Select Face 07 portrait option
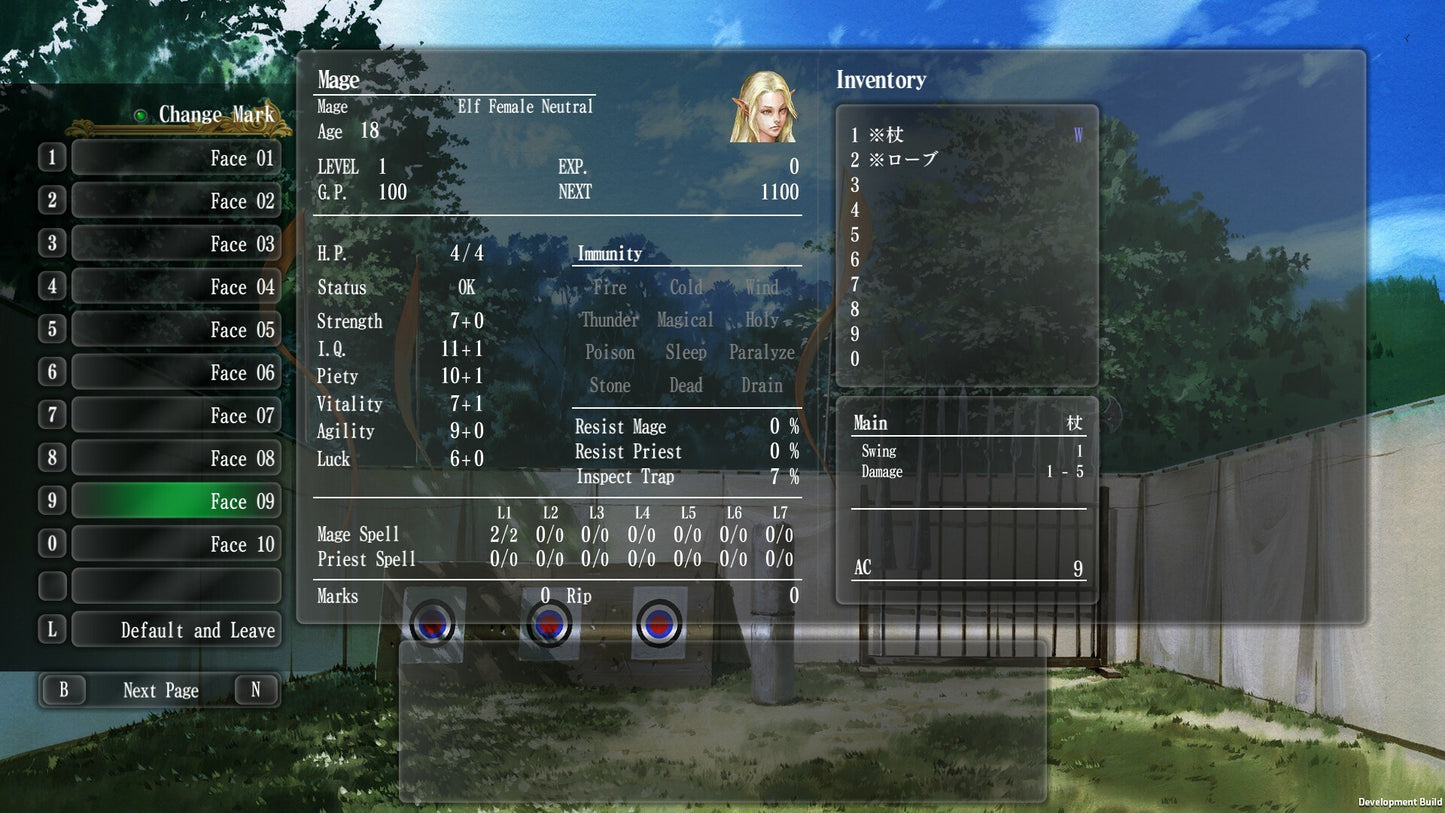1445x813 pixels. point(176,416)
